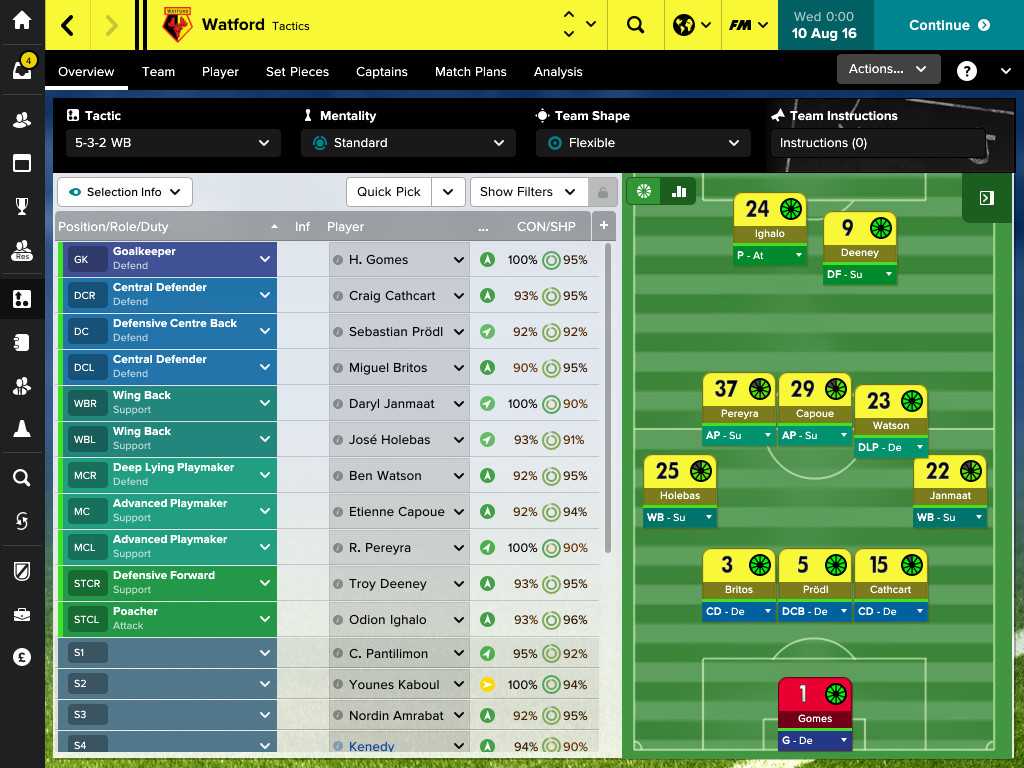Switch to the Set Pieces tab
Image resolution: width=1024 pixels, height=768 pixels.
[x=297, y=72]
